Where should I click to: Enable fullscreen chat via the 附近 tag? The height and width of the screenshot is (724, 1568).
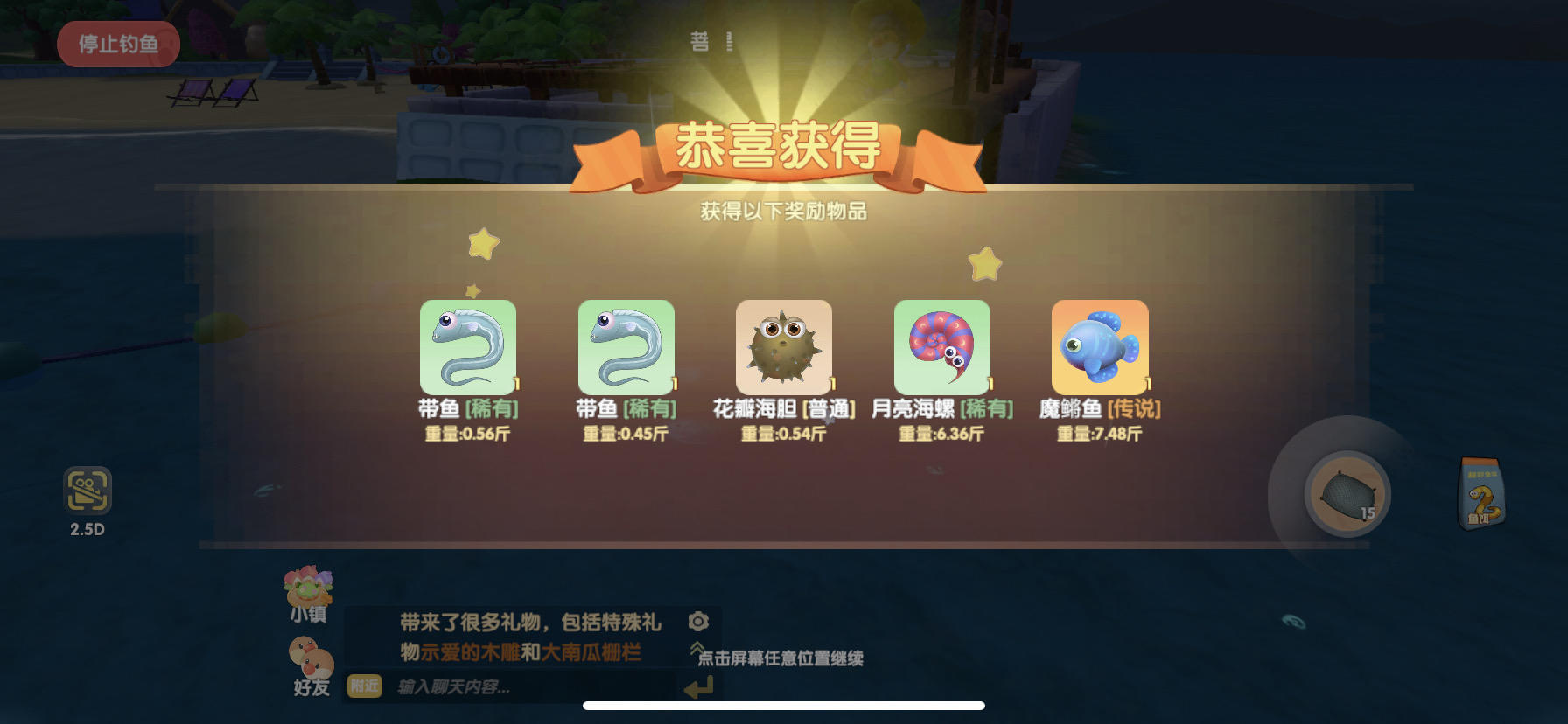pyautogui.click(x=364, y=687)
